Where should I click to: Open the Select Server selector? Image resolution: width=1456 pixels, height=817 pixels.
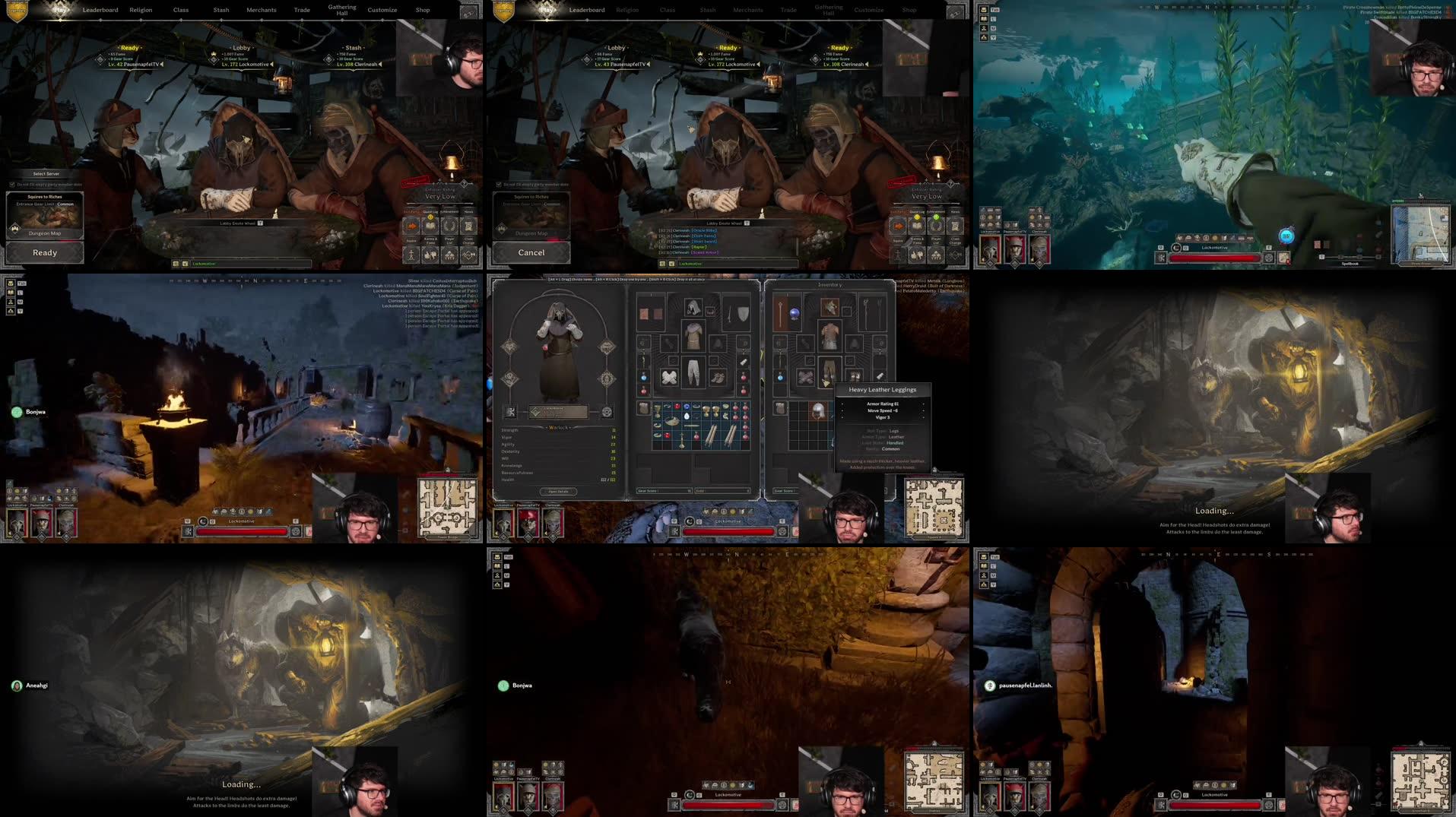[x=46, y=173]
